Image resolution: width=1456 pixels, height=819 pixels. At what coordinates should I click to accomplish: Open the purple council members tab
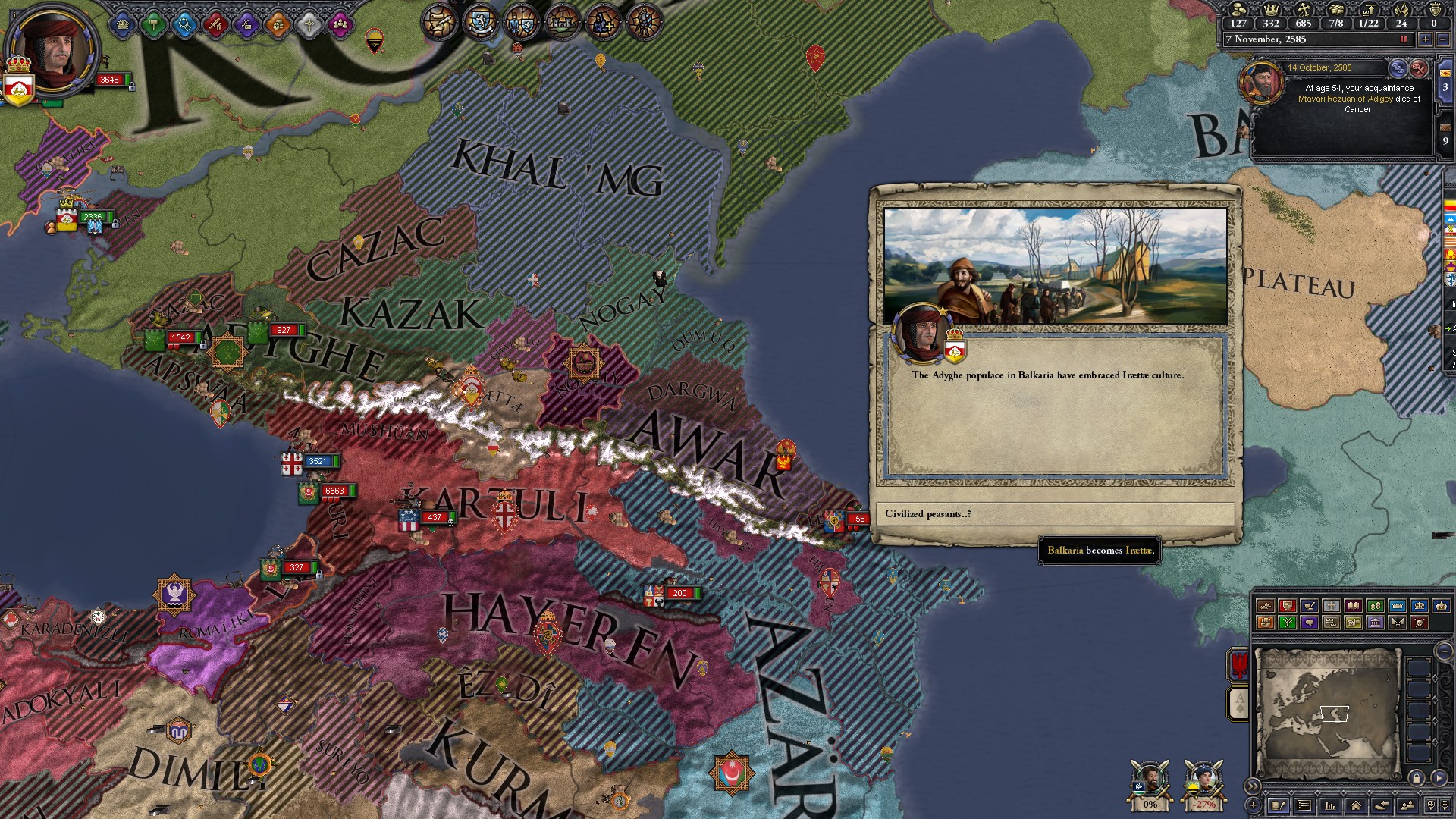(x=340, y=25)
